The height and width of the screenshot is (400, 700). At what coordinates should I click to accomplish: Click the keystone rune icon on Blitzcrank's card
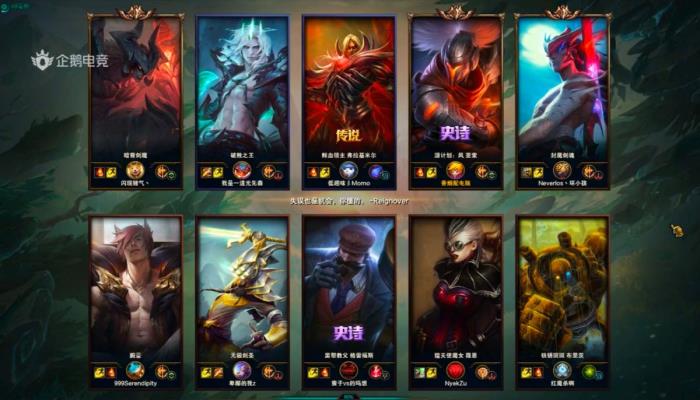coord(590,371)
